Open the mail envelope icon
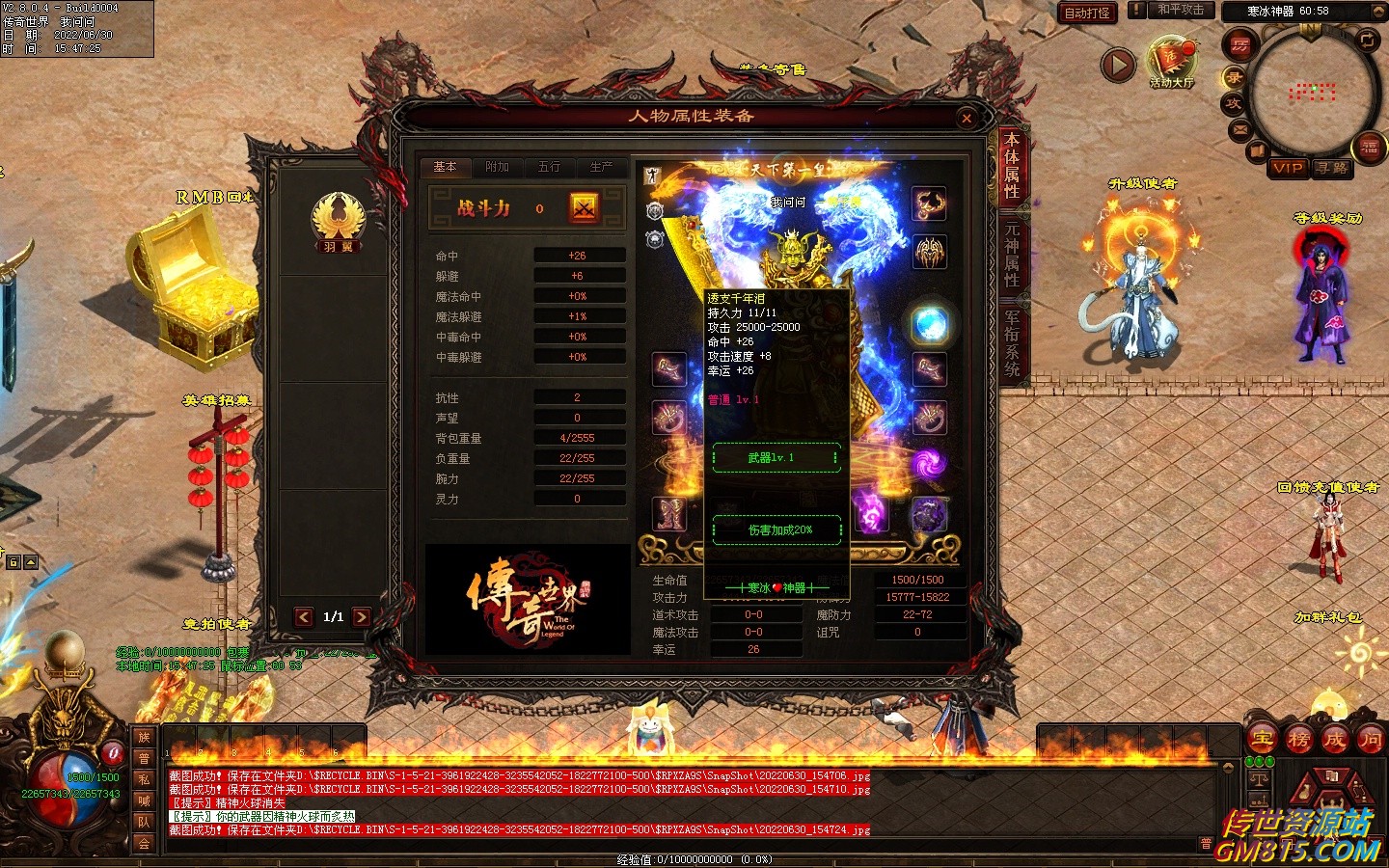This screenshot has width=1389, height=868. [x=1240, y=128]
